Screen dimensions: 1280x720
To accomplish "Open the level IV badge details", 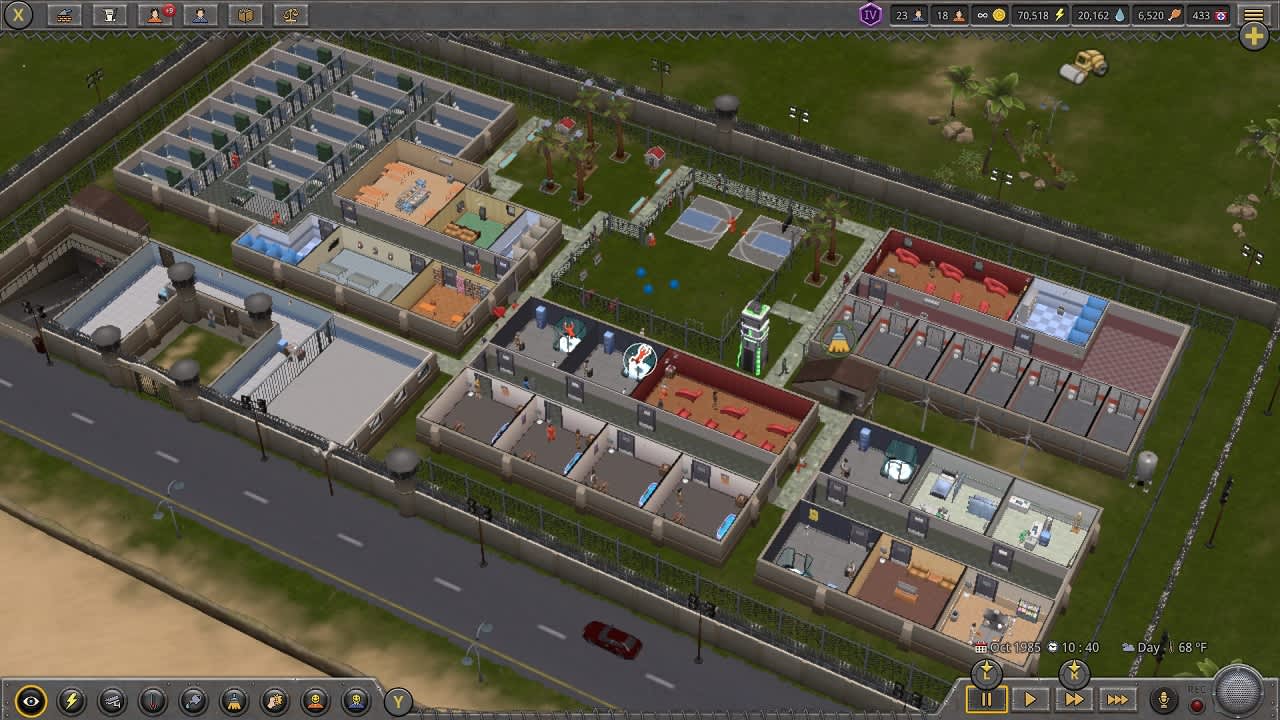I will [x=872, y=14].
